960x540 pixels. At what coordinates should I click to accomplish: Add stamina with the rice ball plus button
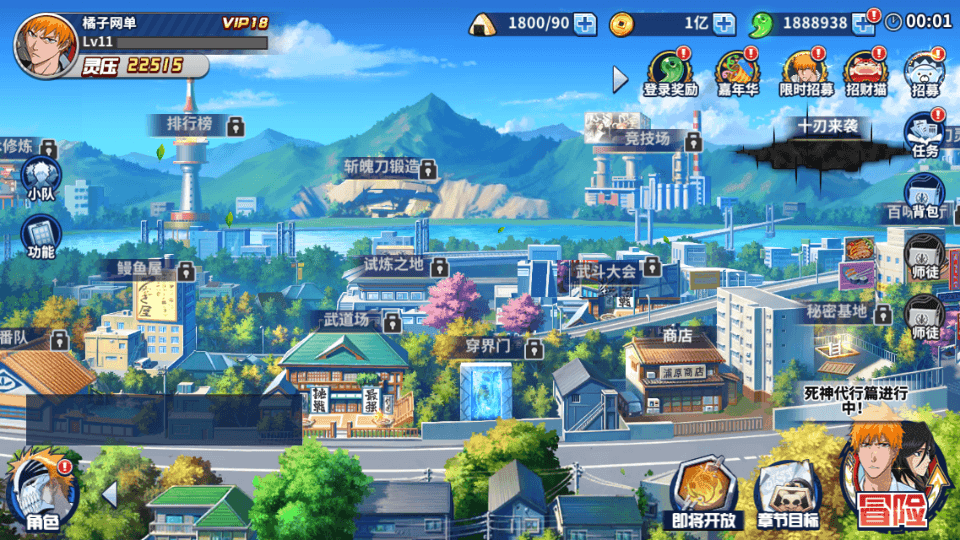click(x=585, y=23)
